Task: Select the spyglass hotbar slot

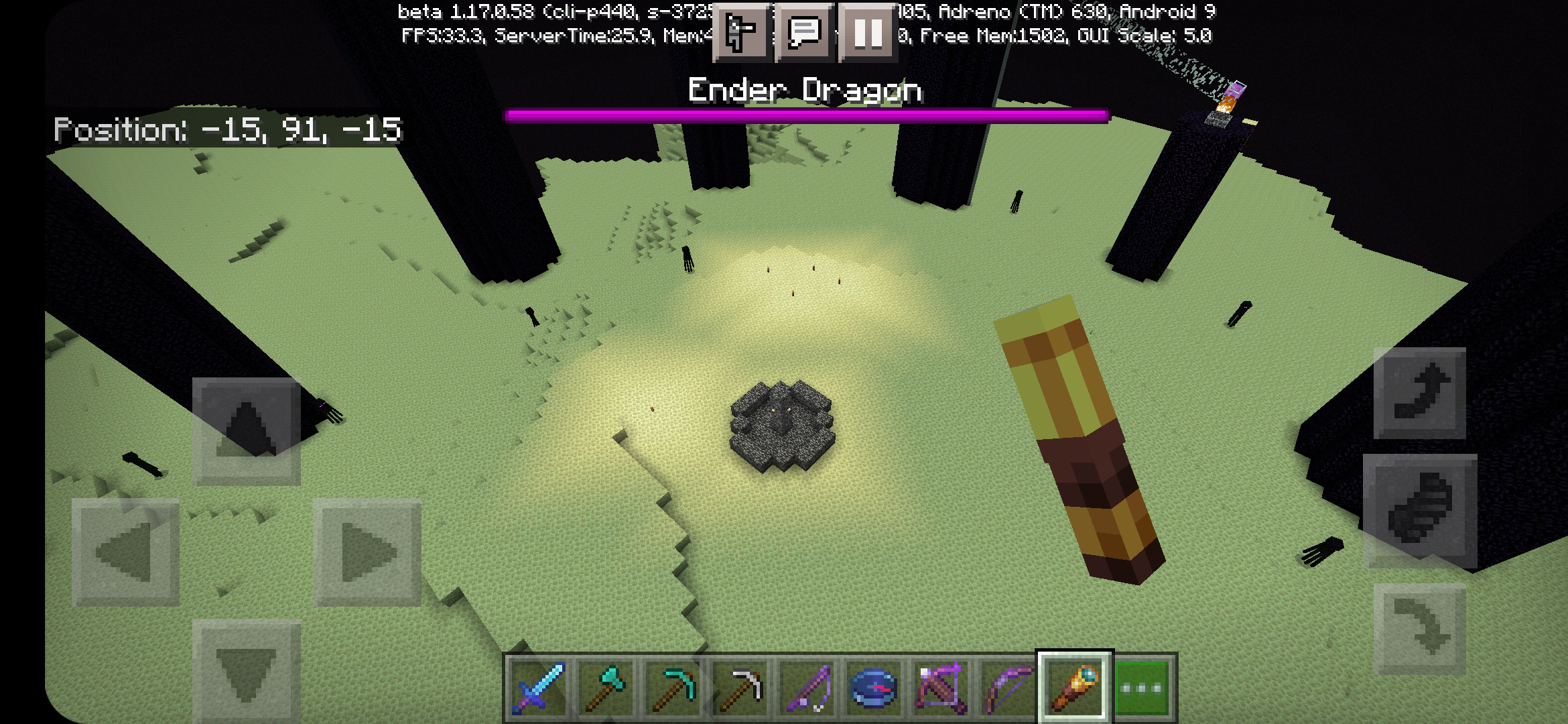Action: (x=1074, y=688)
